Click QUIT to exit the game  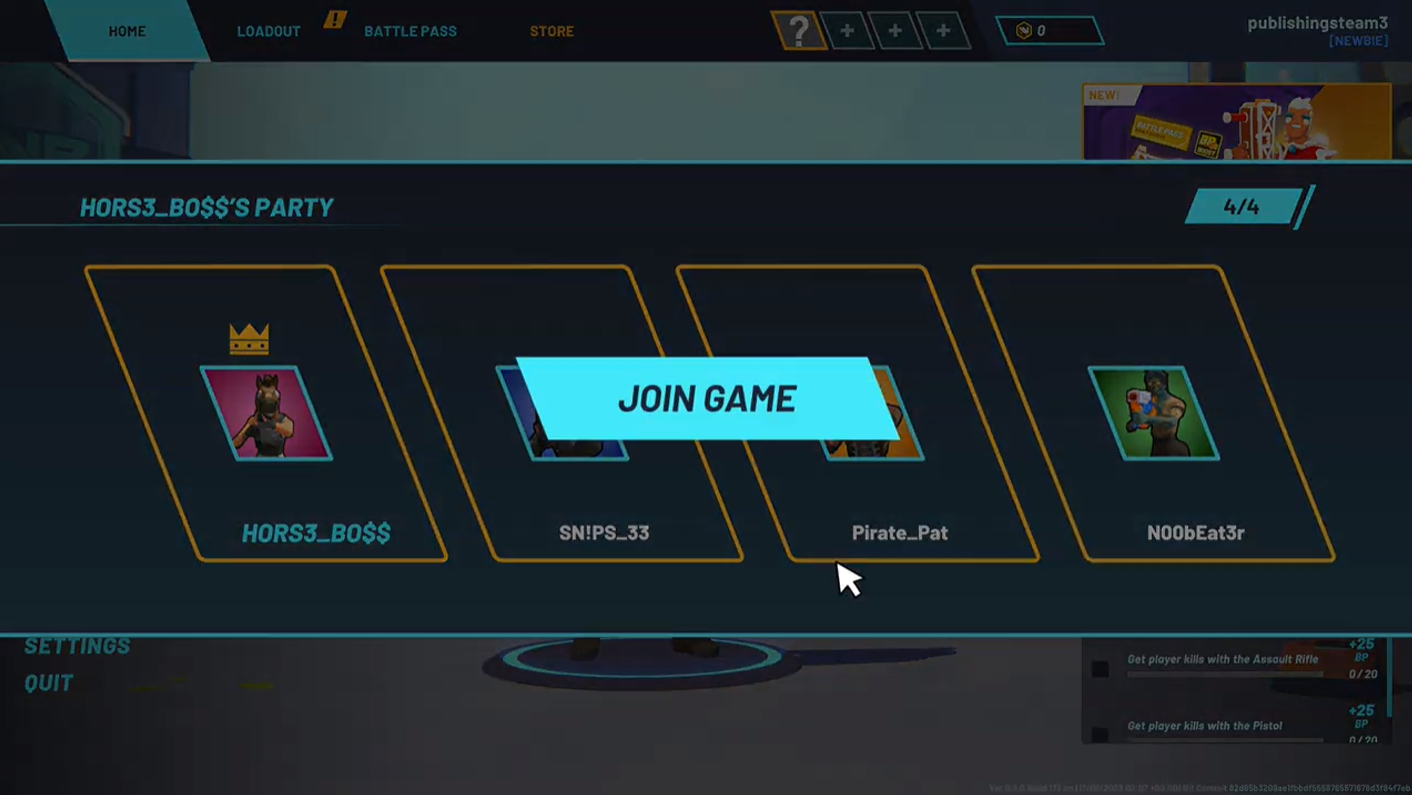47,683
